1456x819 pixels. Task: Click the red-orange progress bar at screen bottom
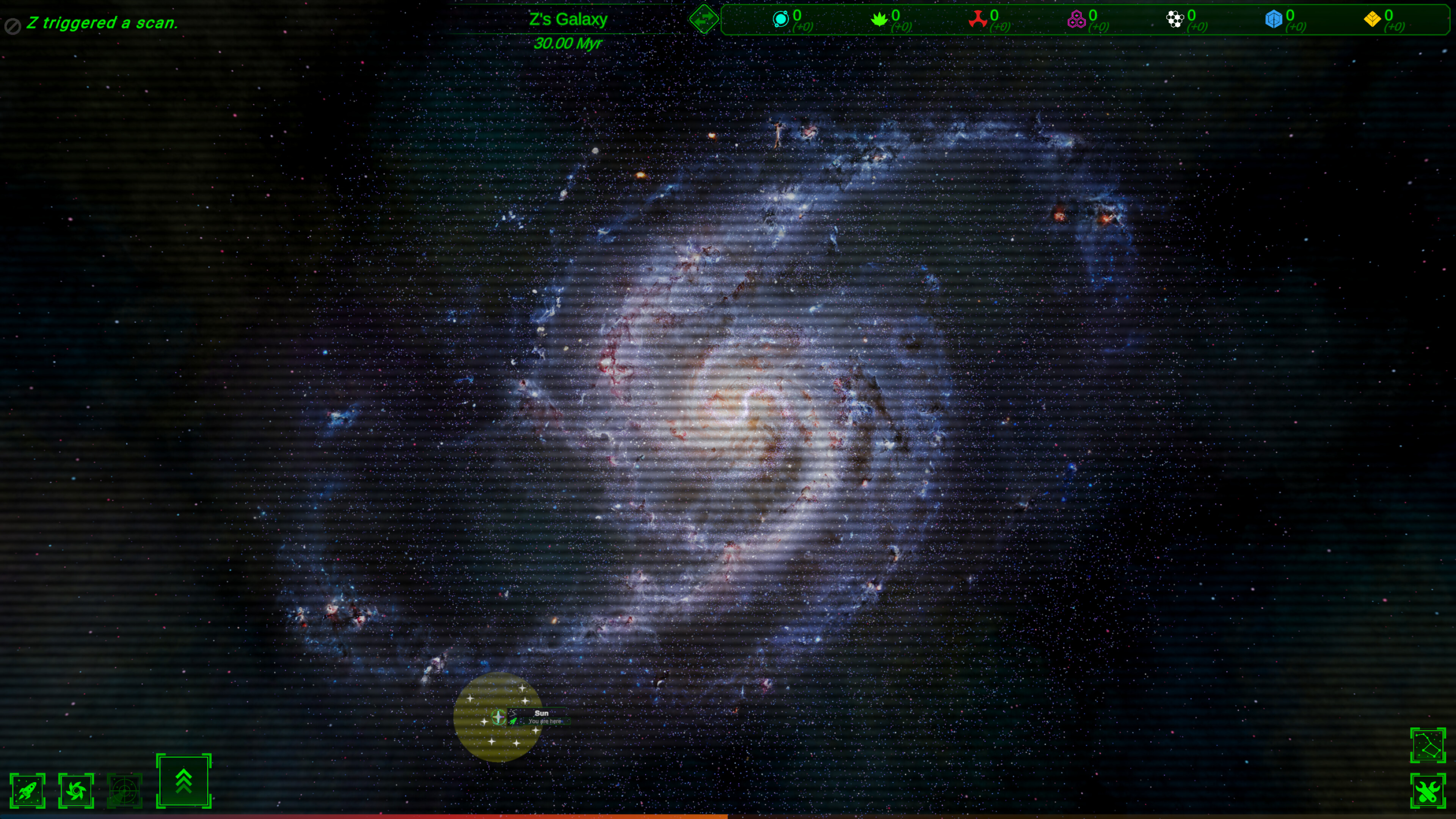pyautogui.click(x=362, y=817)
